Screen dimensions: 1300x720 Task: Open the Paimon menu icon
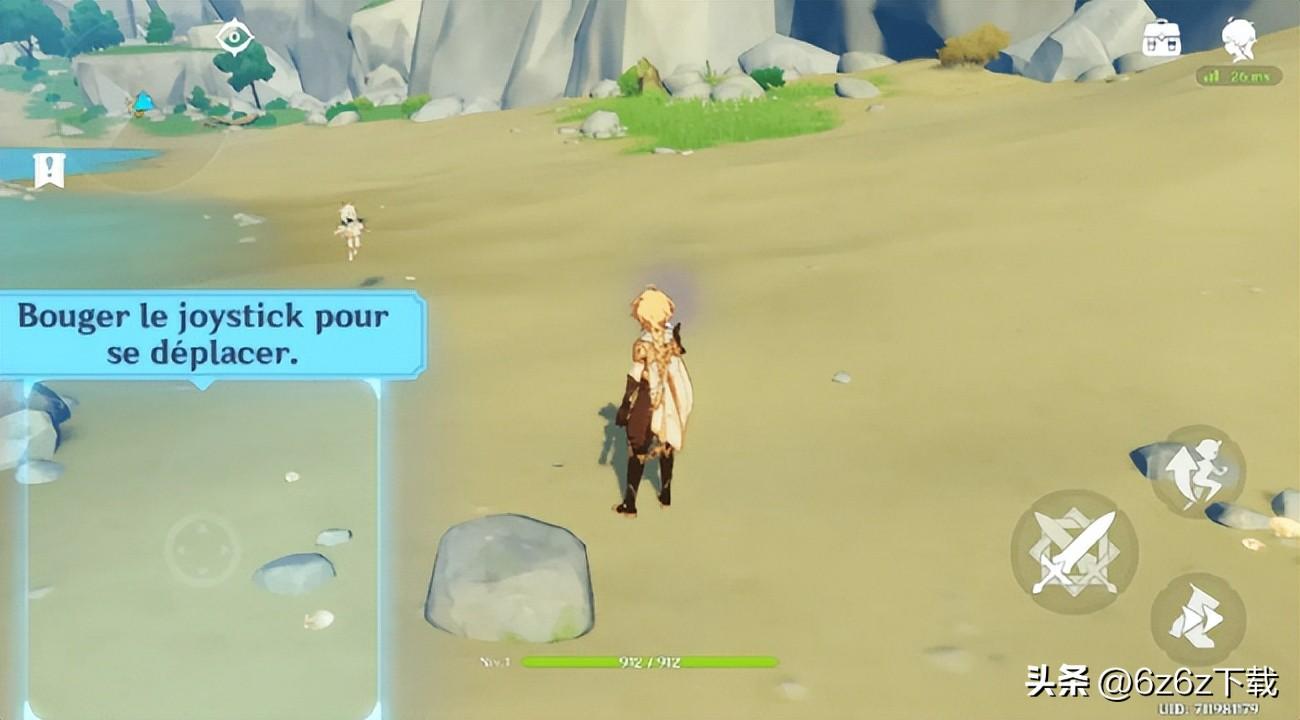click(1238, 38)
